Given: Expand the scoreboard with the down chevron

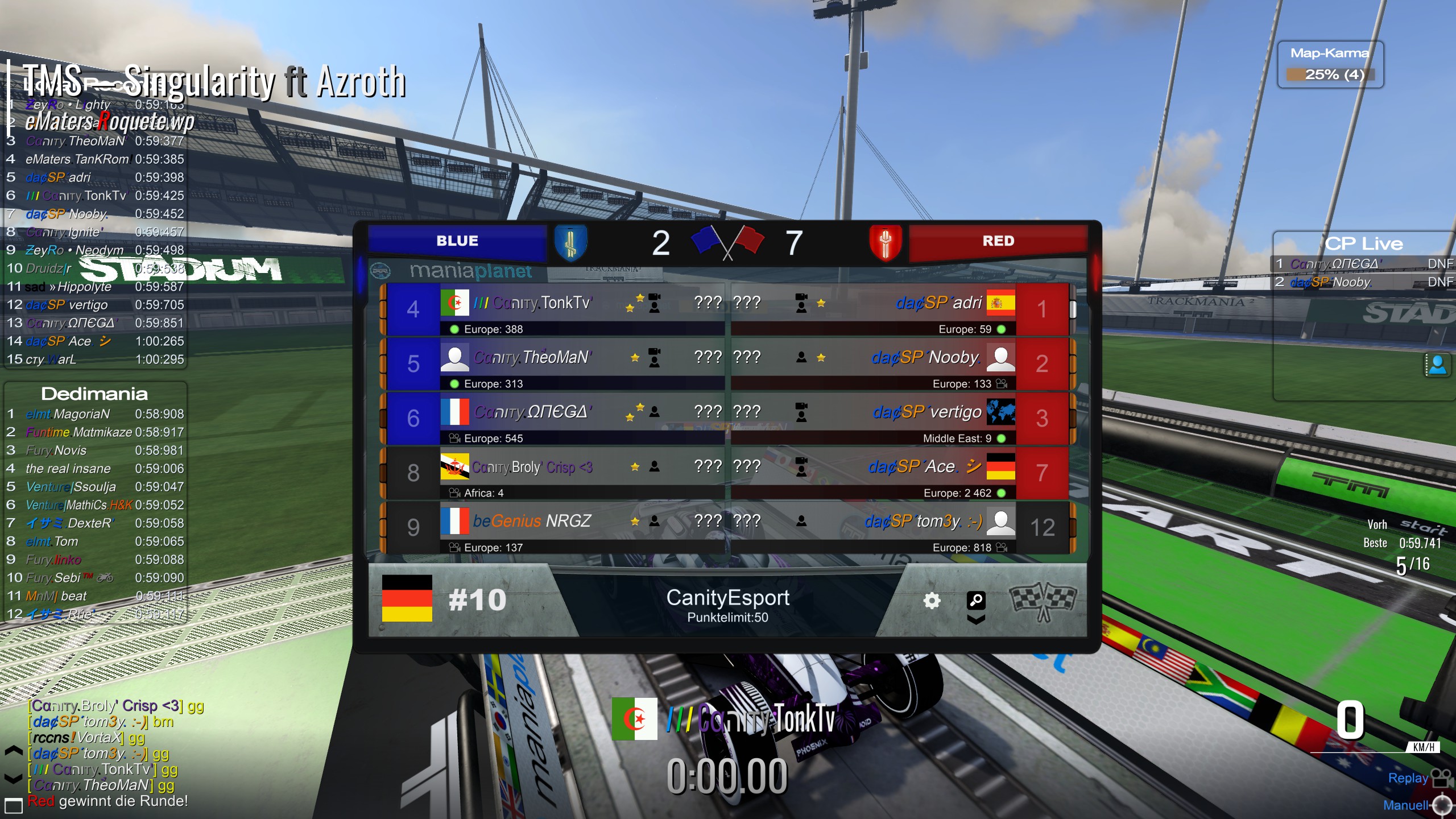Looking at the screenshot, I should point(976,620).
